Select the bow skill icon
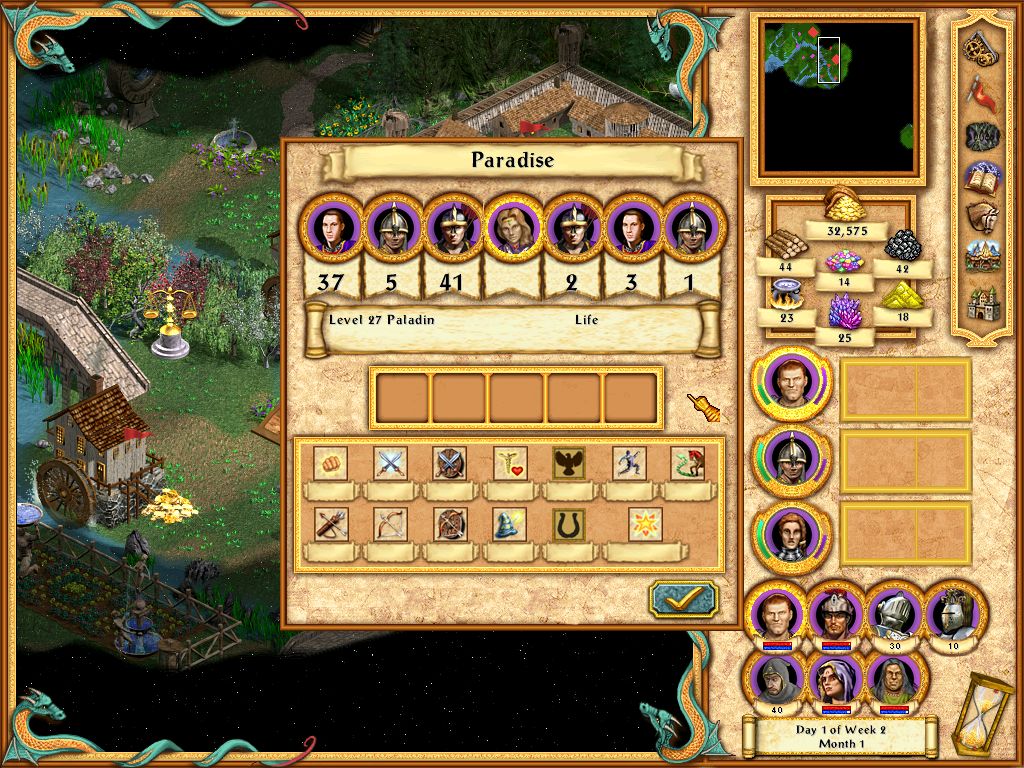Image resolution: width=1024 pixels, height=768 pixels. [x=390, y=524]
